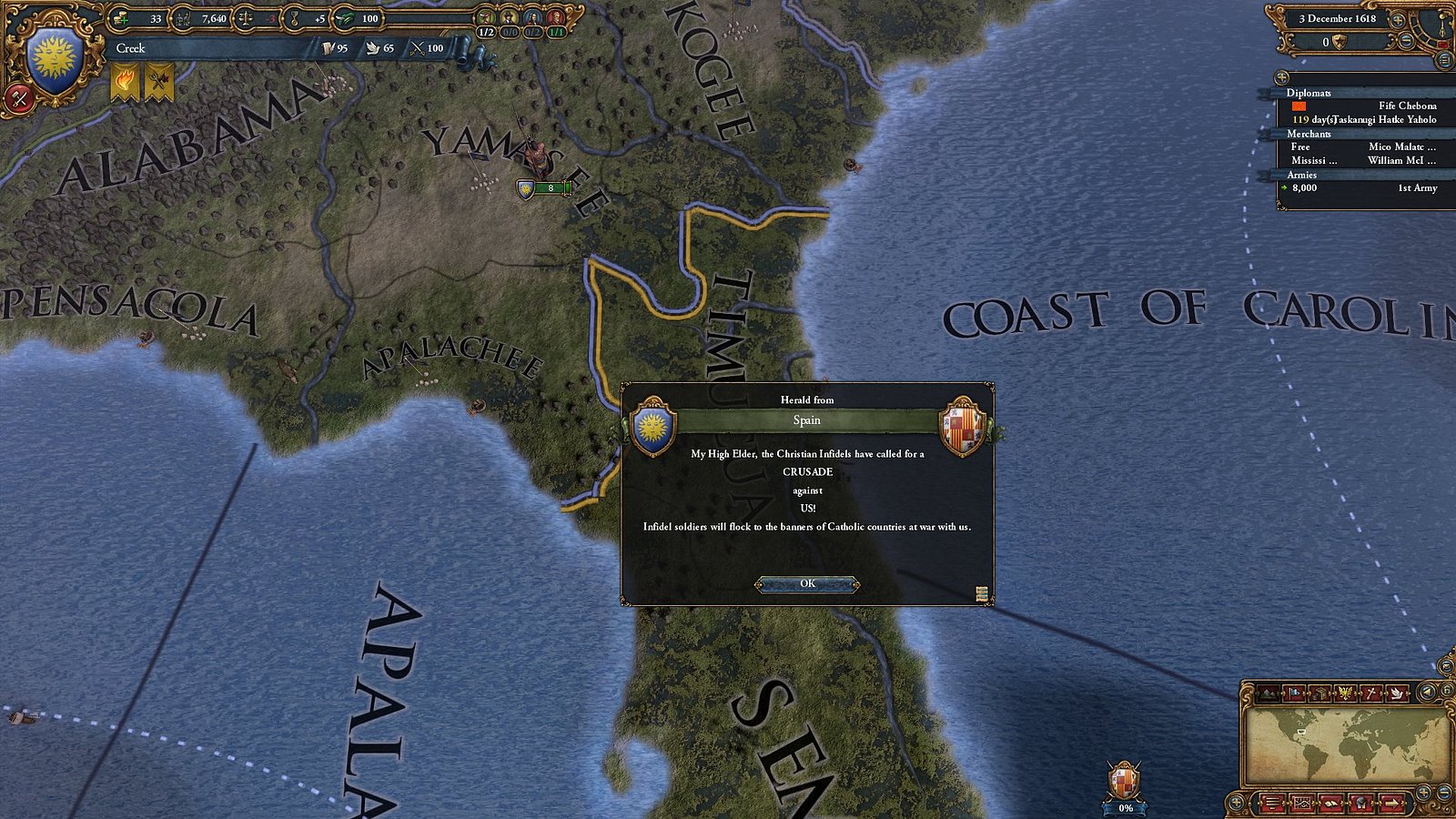Open the trade mapmode
Screen dimensions: 1456x819
click(1319, 693)
